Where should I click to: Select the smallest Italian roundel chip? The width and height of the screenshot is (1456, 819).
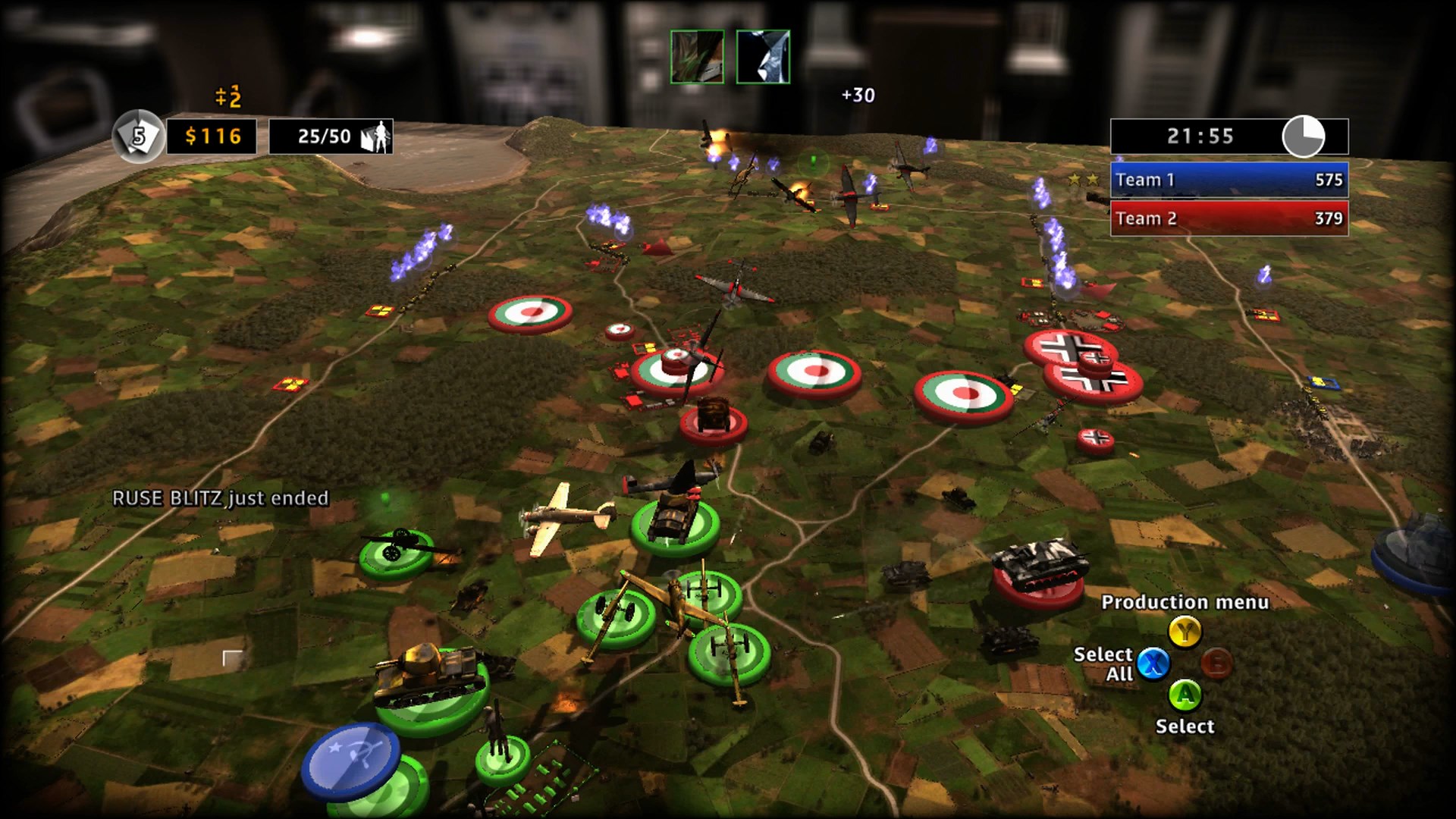point(620,330)
